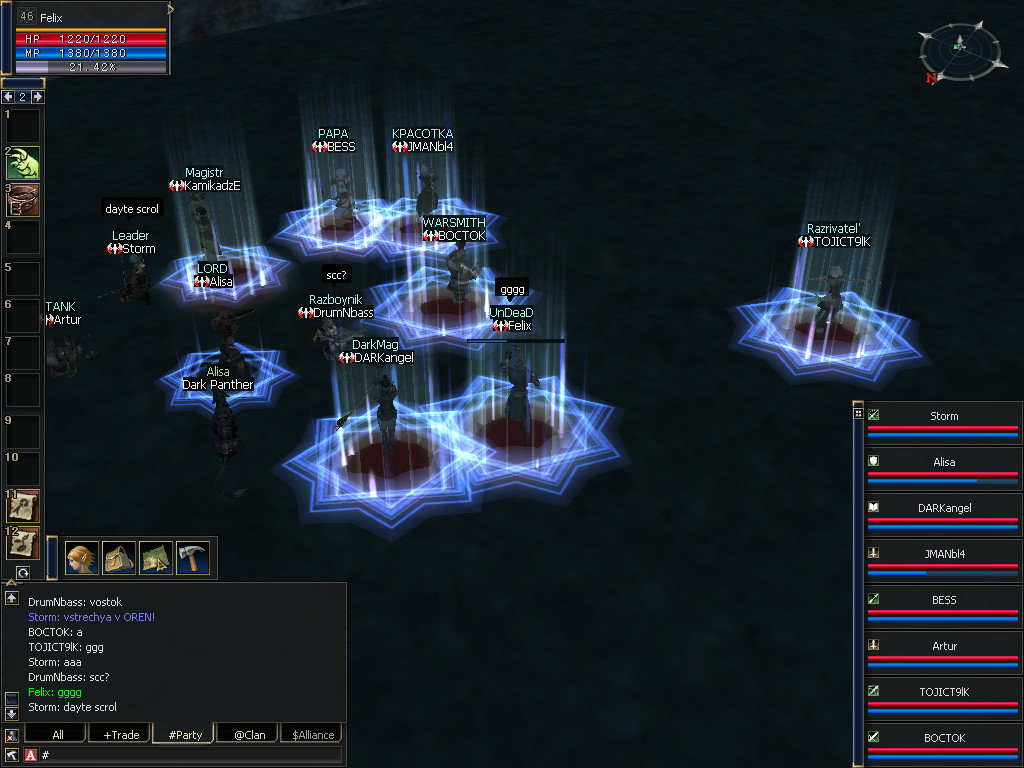This screenshot has width=1024, height=768.
Task: Select the #Party chat tab
Action: tap(184, 735)
